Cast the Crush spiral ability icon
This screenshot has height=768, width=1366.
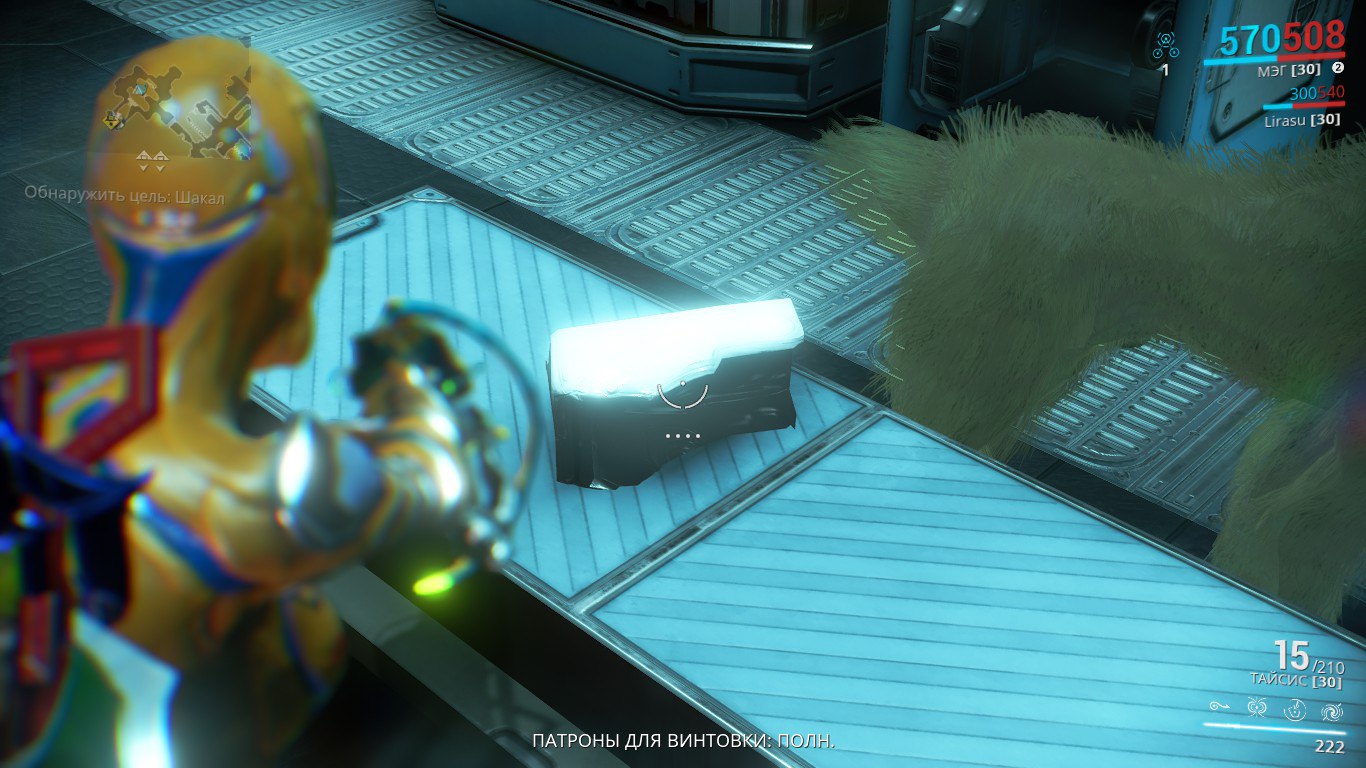[1332, 709]
